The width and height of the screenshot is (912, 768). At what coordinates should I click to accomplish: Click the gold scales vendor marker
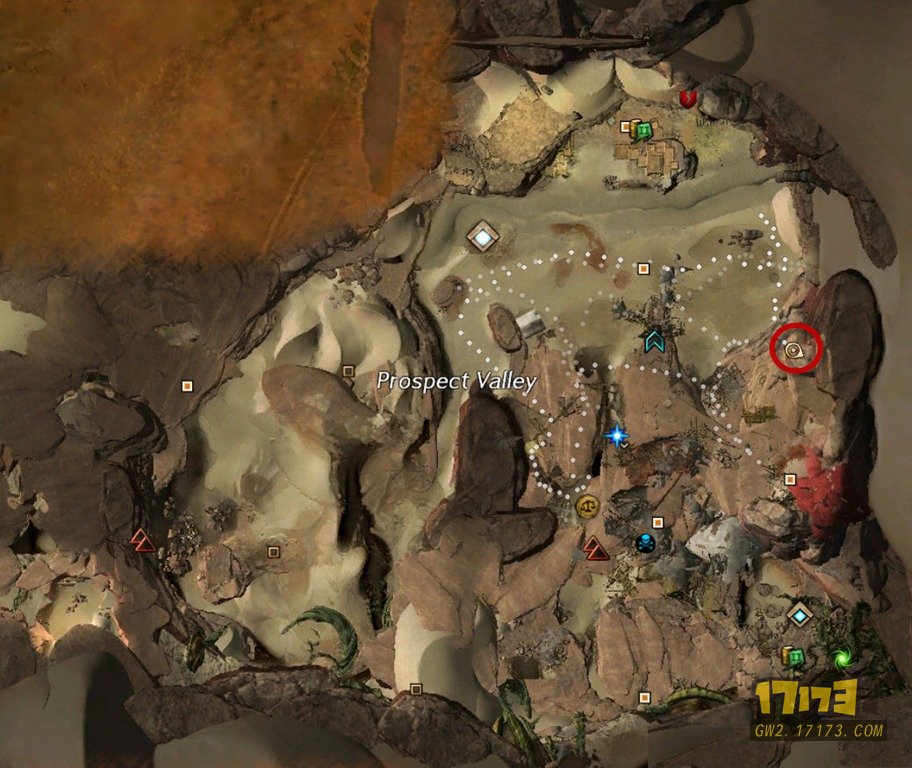587,505
